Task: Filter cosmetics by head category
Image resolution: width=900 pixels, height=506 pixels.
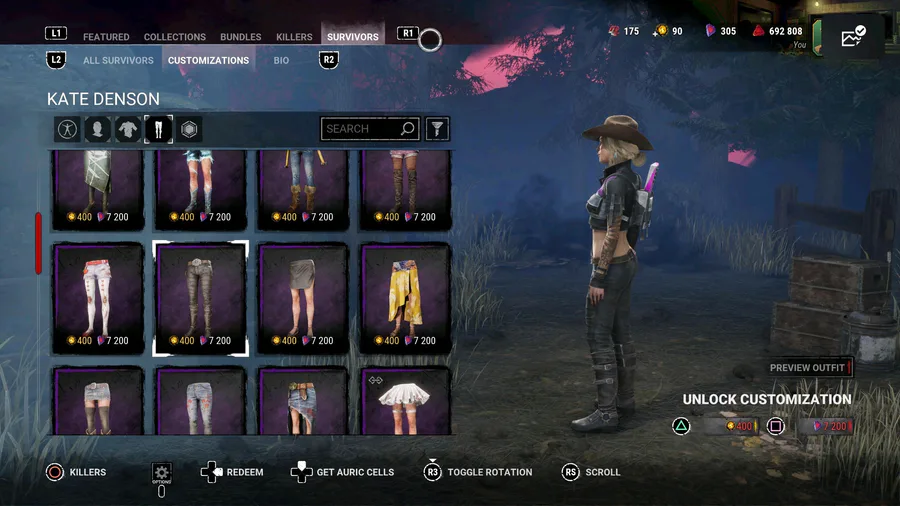Action: pos(97,129)
